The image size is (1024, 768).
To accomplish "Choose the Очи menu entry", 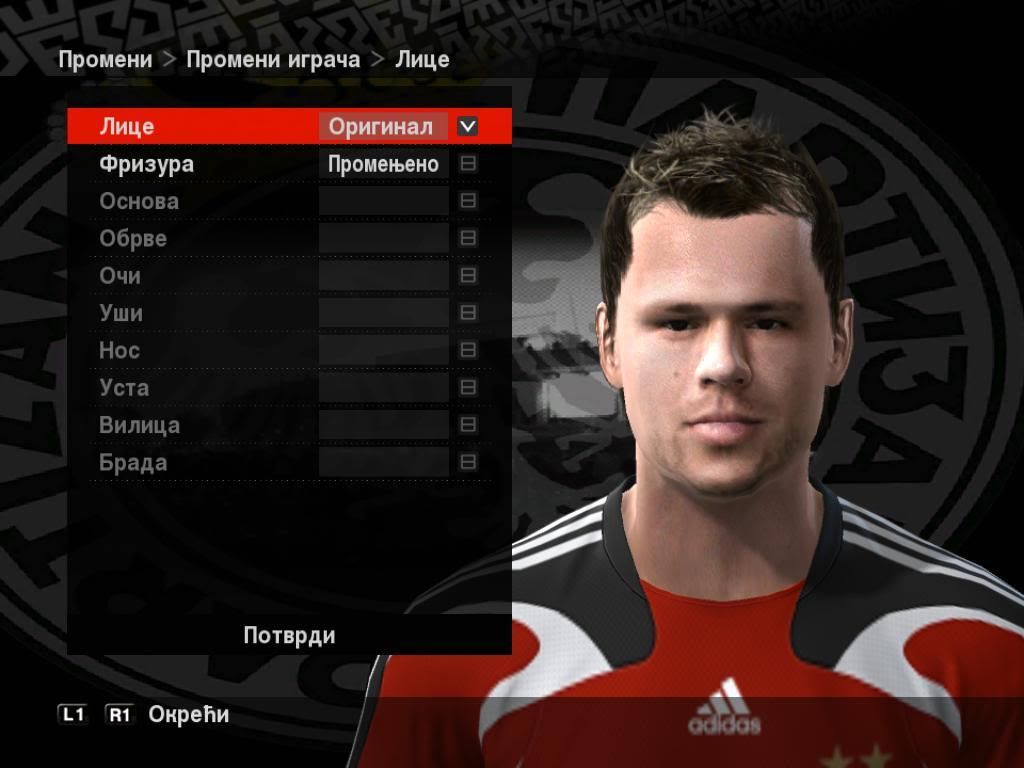I will [x=120, y=276].
